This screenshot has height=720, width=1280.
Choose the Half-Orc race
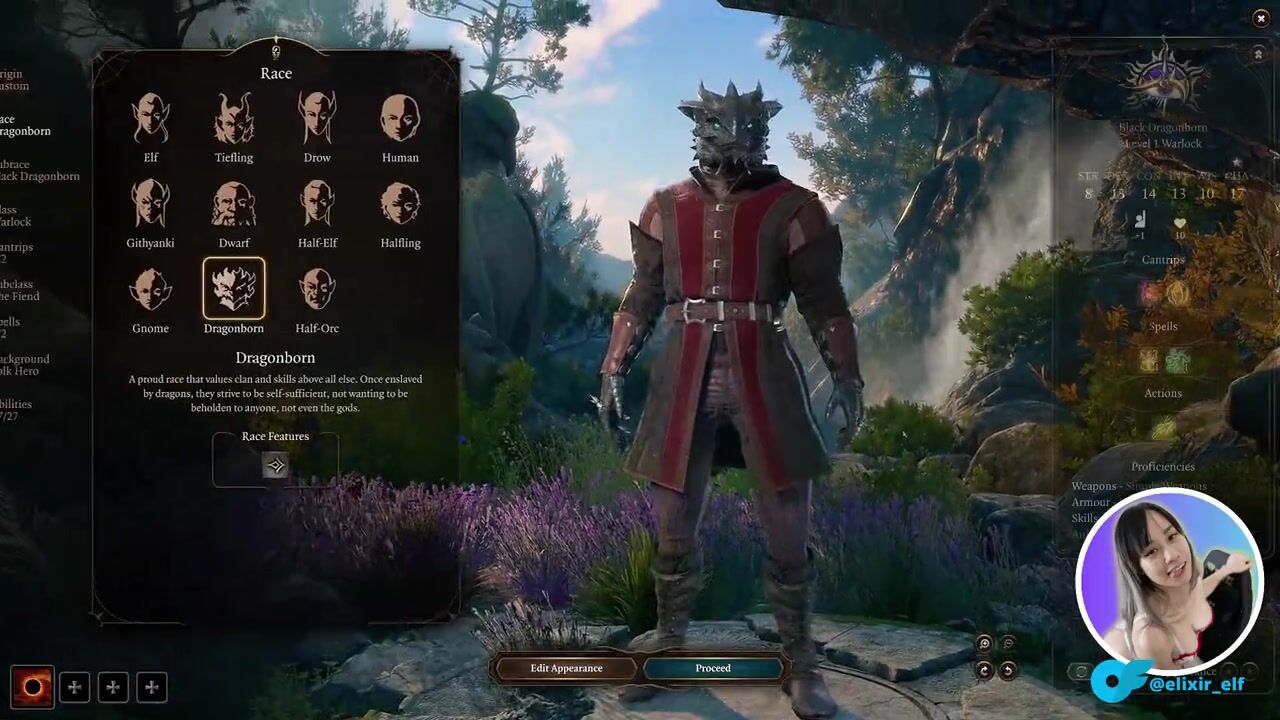point(317,290)
